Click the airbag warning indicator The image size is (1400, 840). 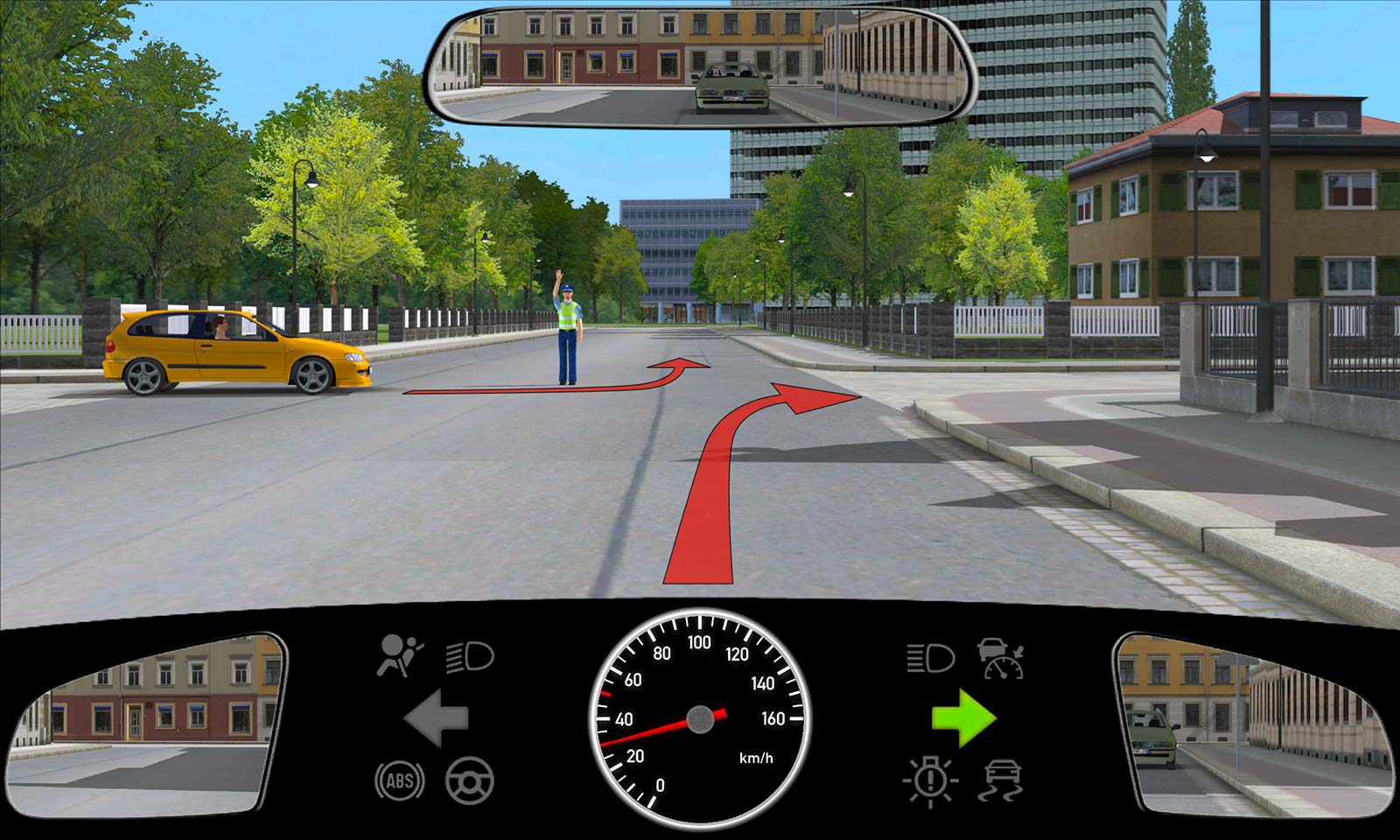(x=398, y=656)
